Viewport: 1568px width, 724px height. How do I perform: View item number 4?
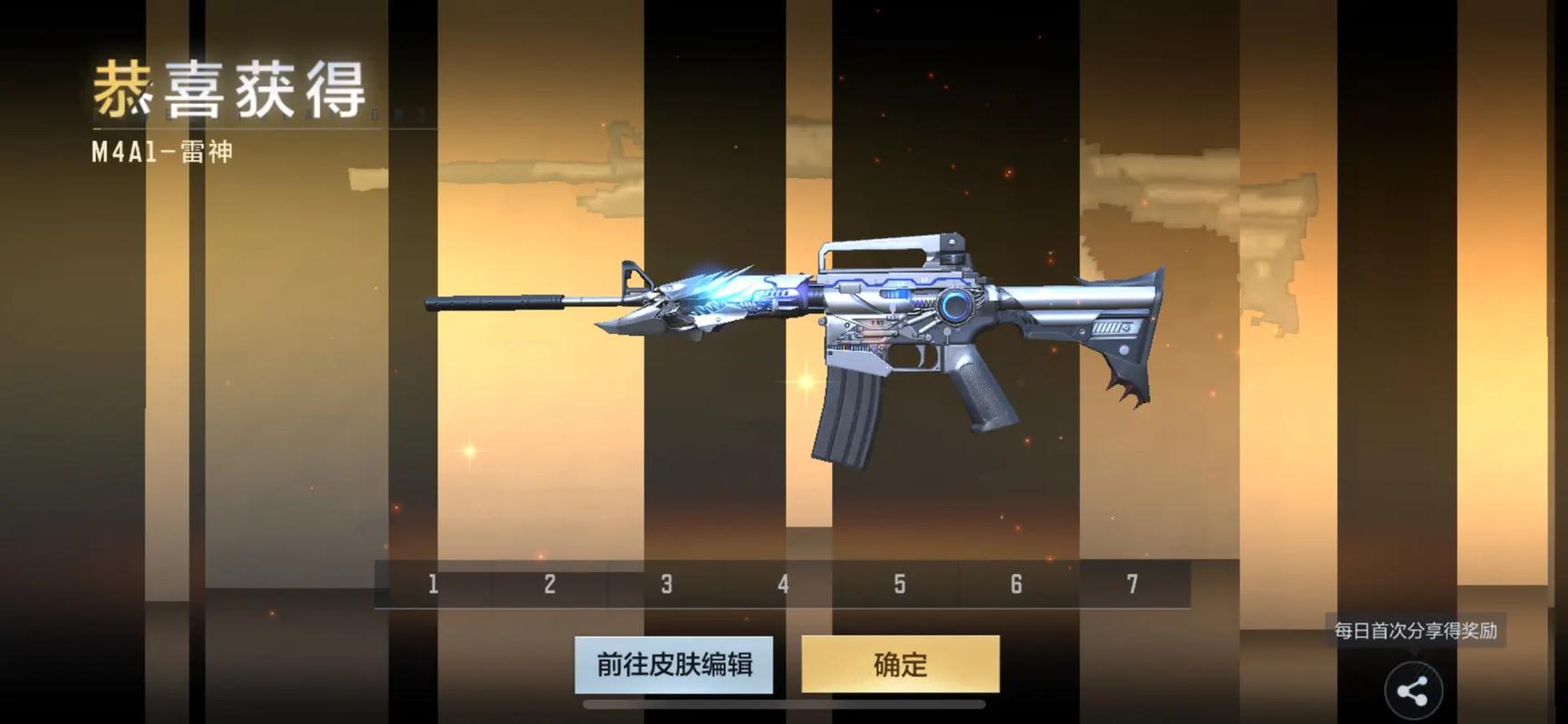click(782, 585)
